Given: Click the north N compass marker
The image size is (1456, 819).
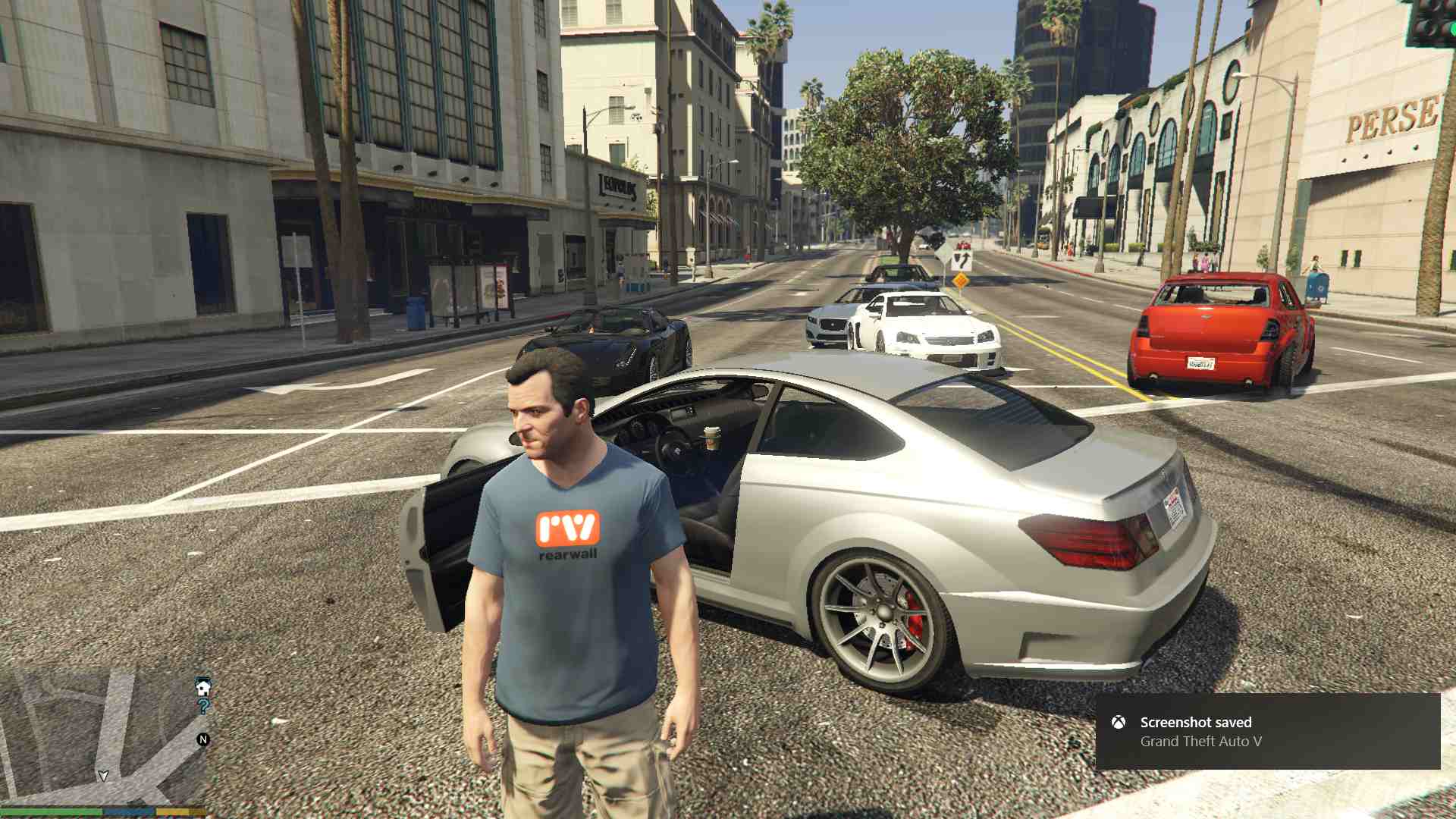Looking at the screenshot, I should click(x=203, y=739).
